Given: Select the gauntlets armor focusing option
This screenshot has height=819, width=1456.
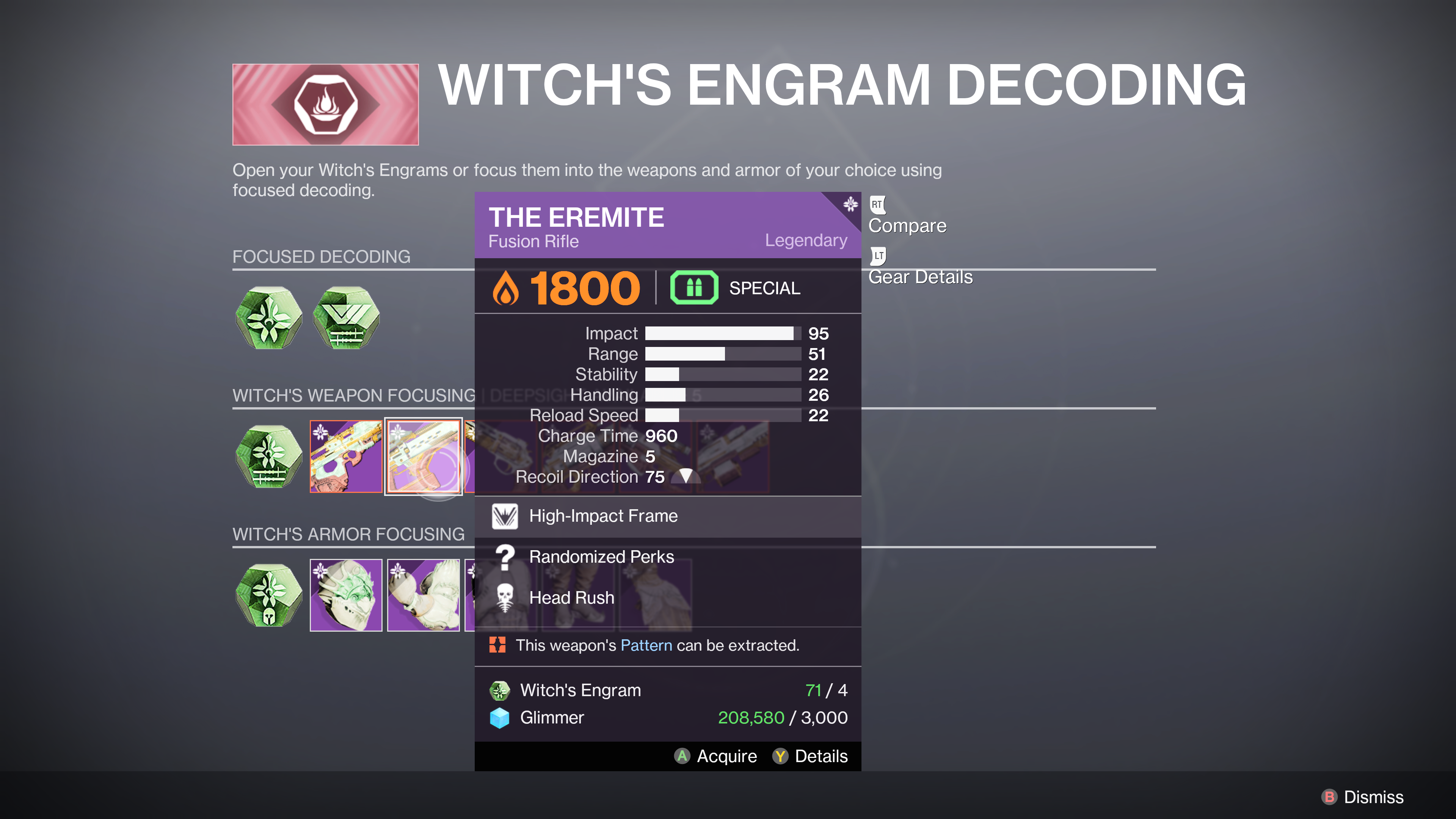Looking at the screenshot, I should [424, 595].
